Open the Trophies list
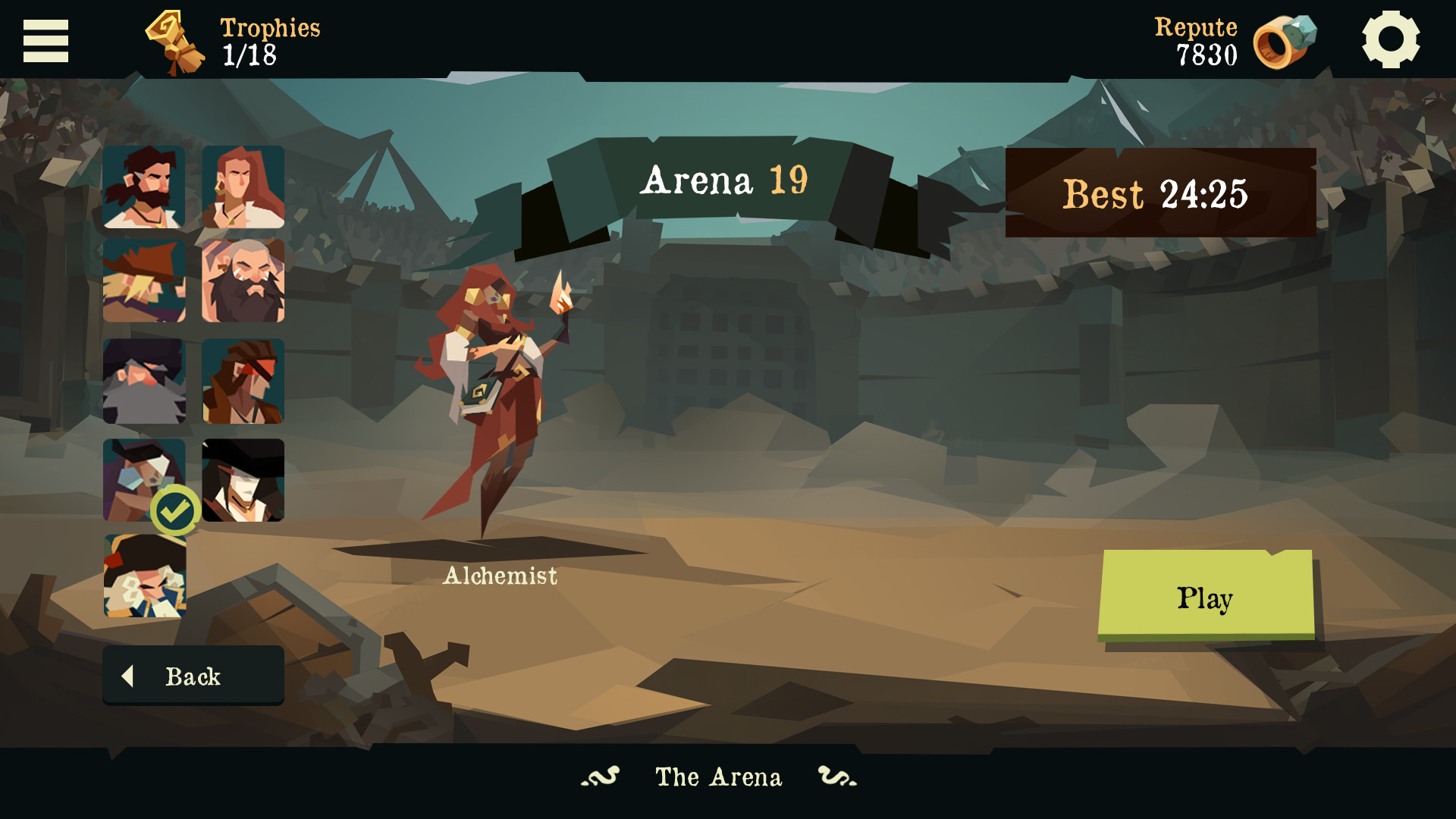 [x=234, y=42]
